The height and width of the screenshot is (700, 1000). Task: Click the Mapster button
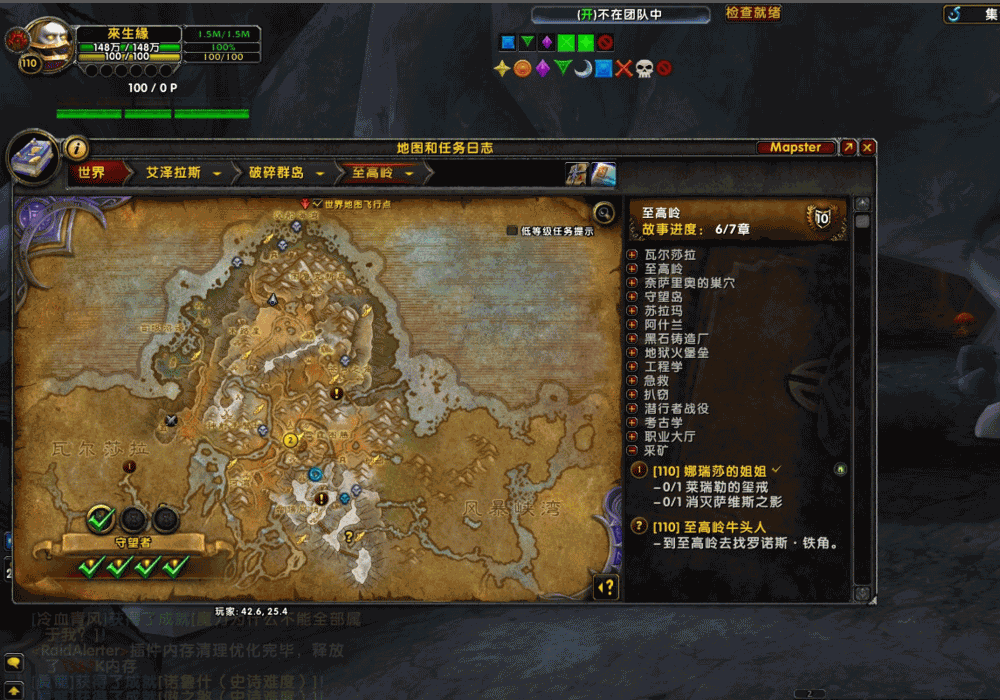tap(796, 147)
